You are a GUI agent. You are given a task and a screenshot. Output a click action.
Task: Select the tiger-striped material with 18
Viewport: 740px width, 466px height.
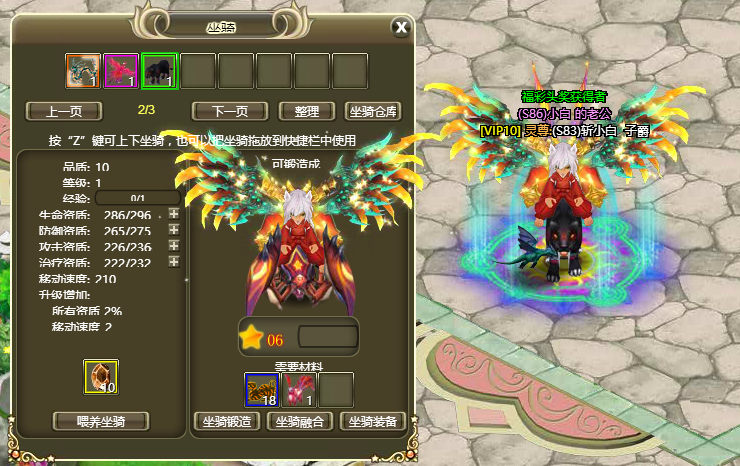pyautogui.click(x=261, y=388)
